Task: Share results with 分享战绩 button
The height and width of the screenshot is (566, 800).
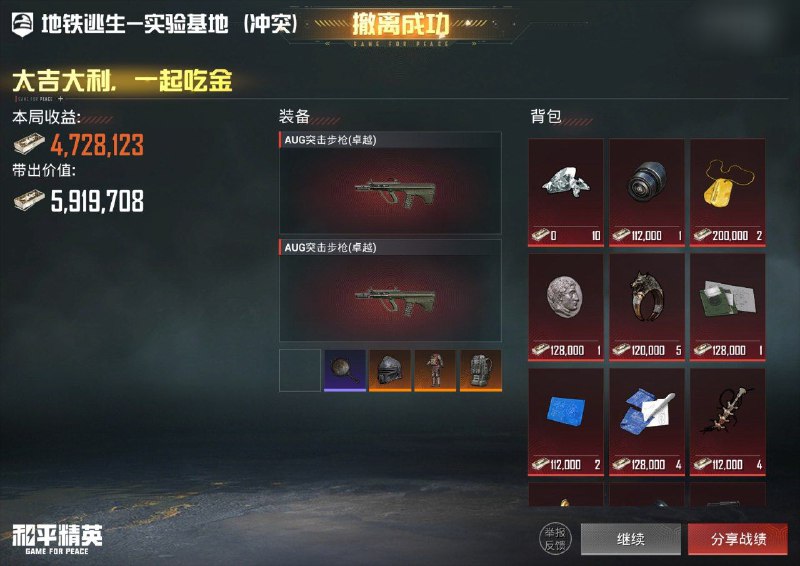Action: coord(738,539)
